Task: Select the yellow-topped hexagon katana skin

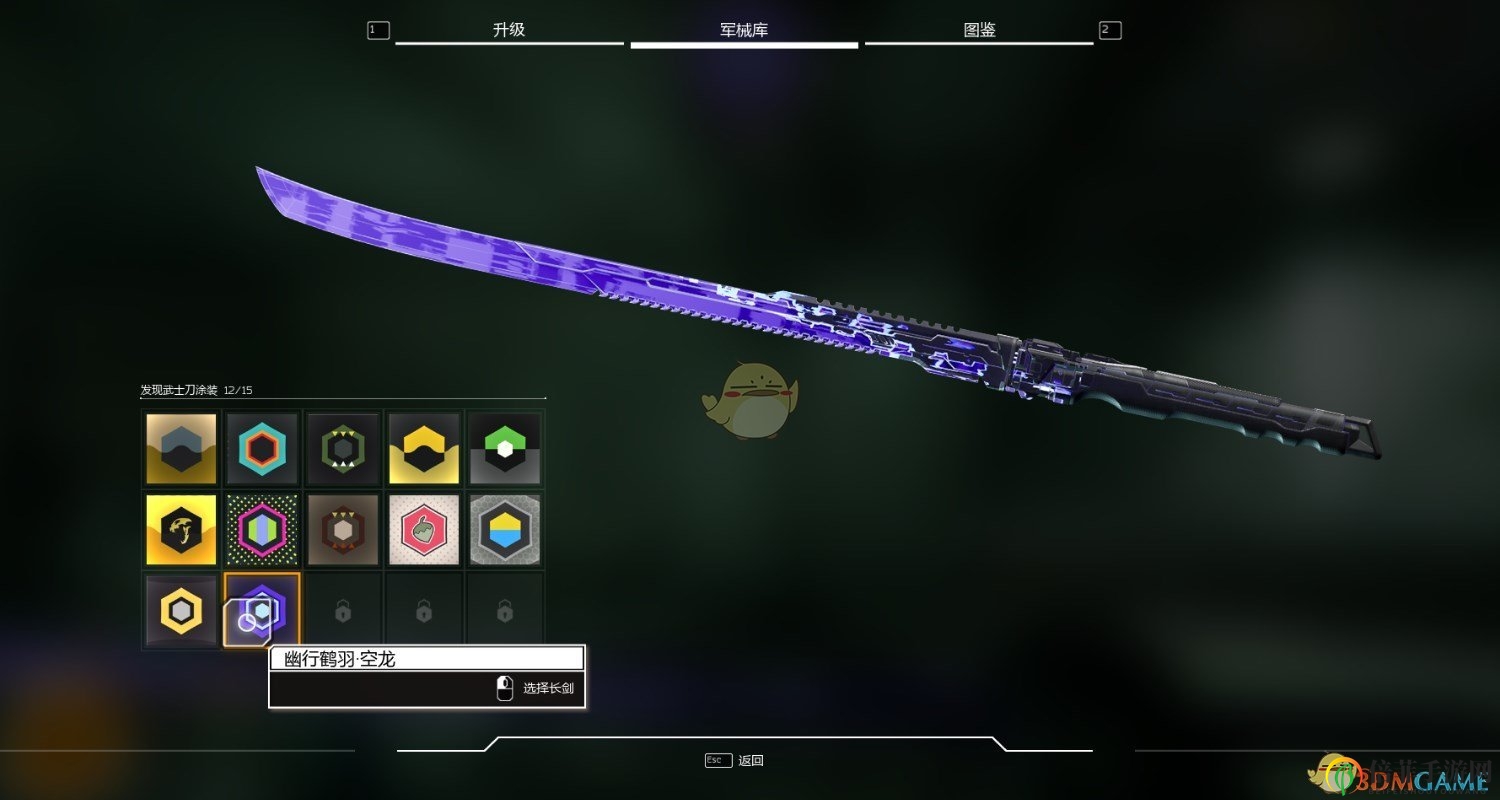Action: point(424,447)
